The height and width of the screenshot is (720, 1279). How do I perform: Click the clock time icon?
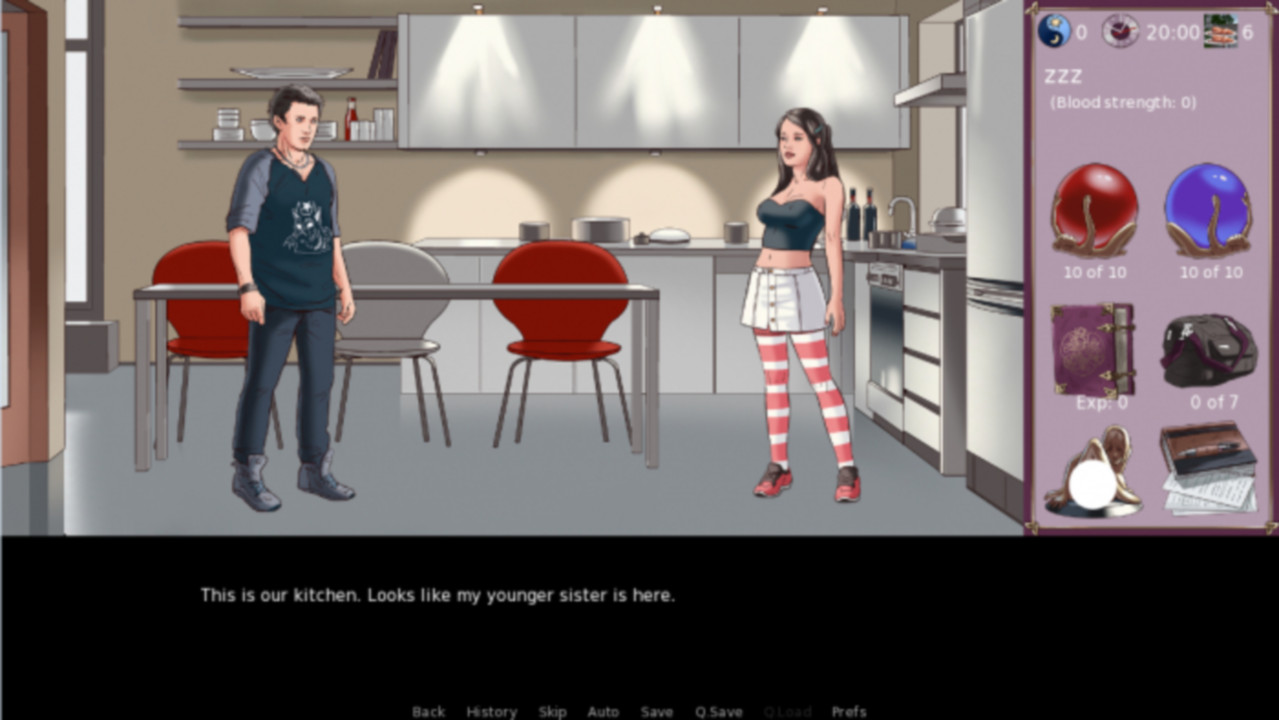[x=1120, y=31]
